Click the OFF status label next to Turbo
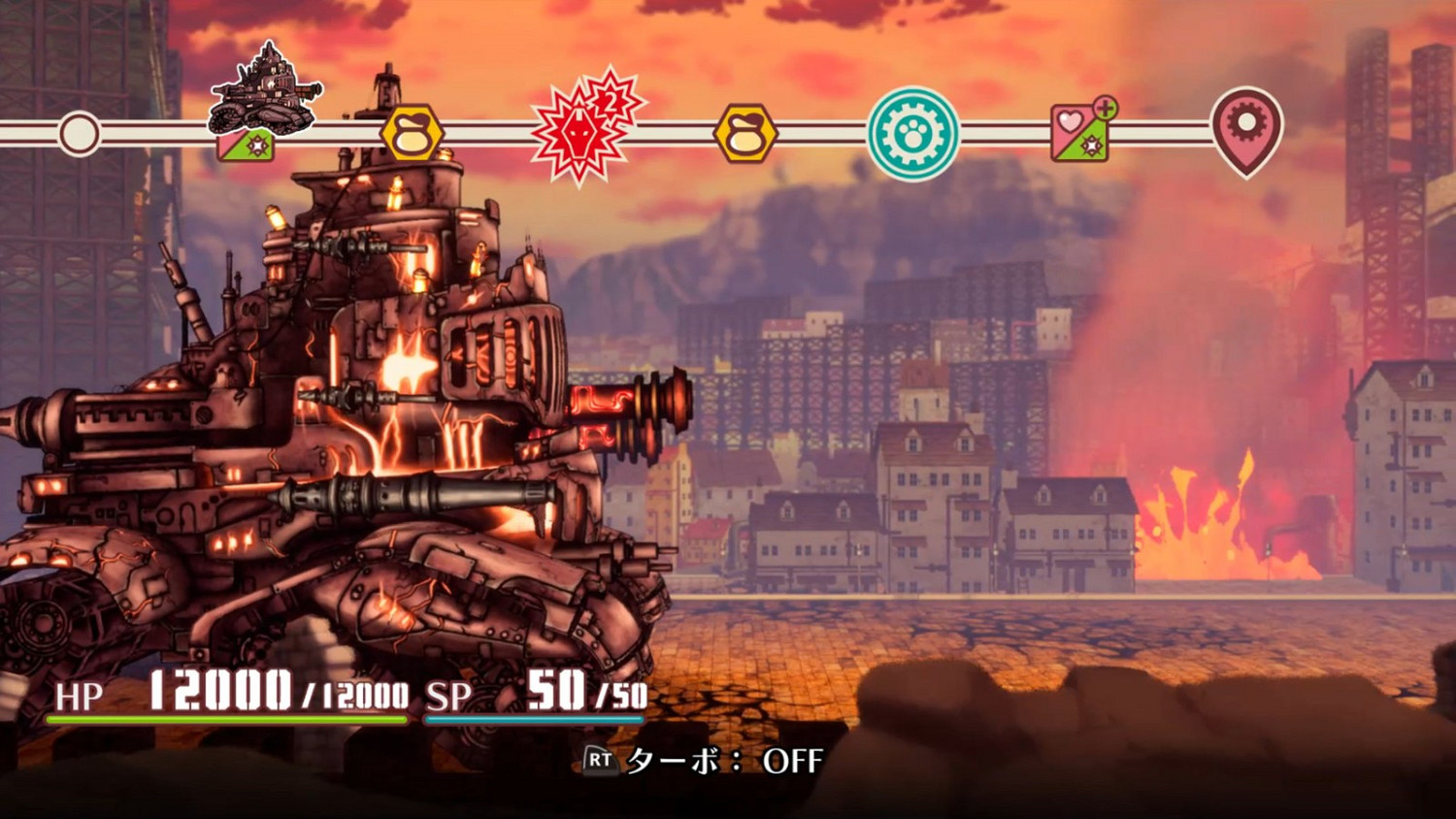Screen dimensions: 1456x819 (793, 763)
